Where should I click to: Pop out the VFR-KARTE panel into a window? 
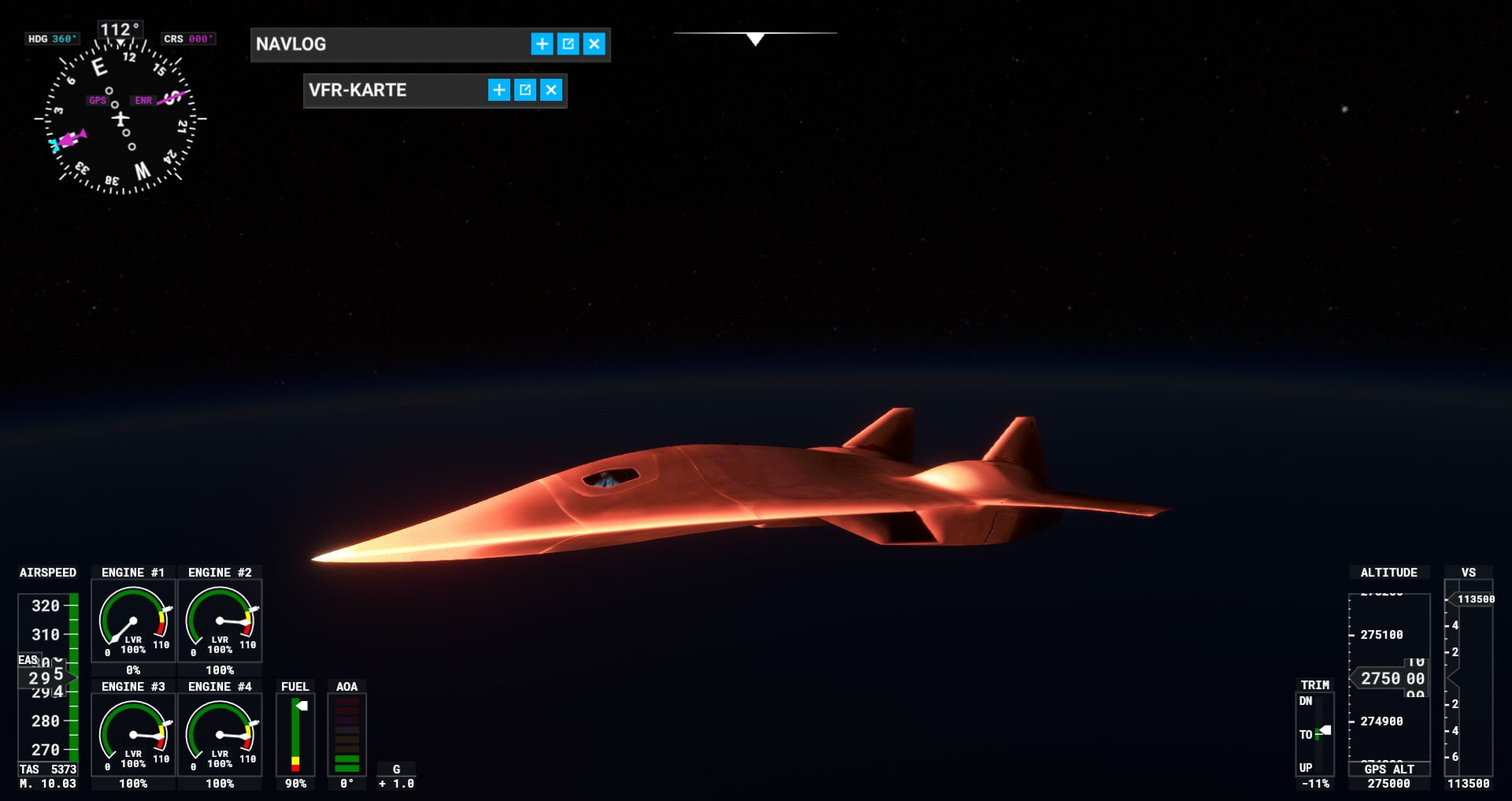coord(525,90)
